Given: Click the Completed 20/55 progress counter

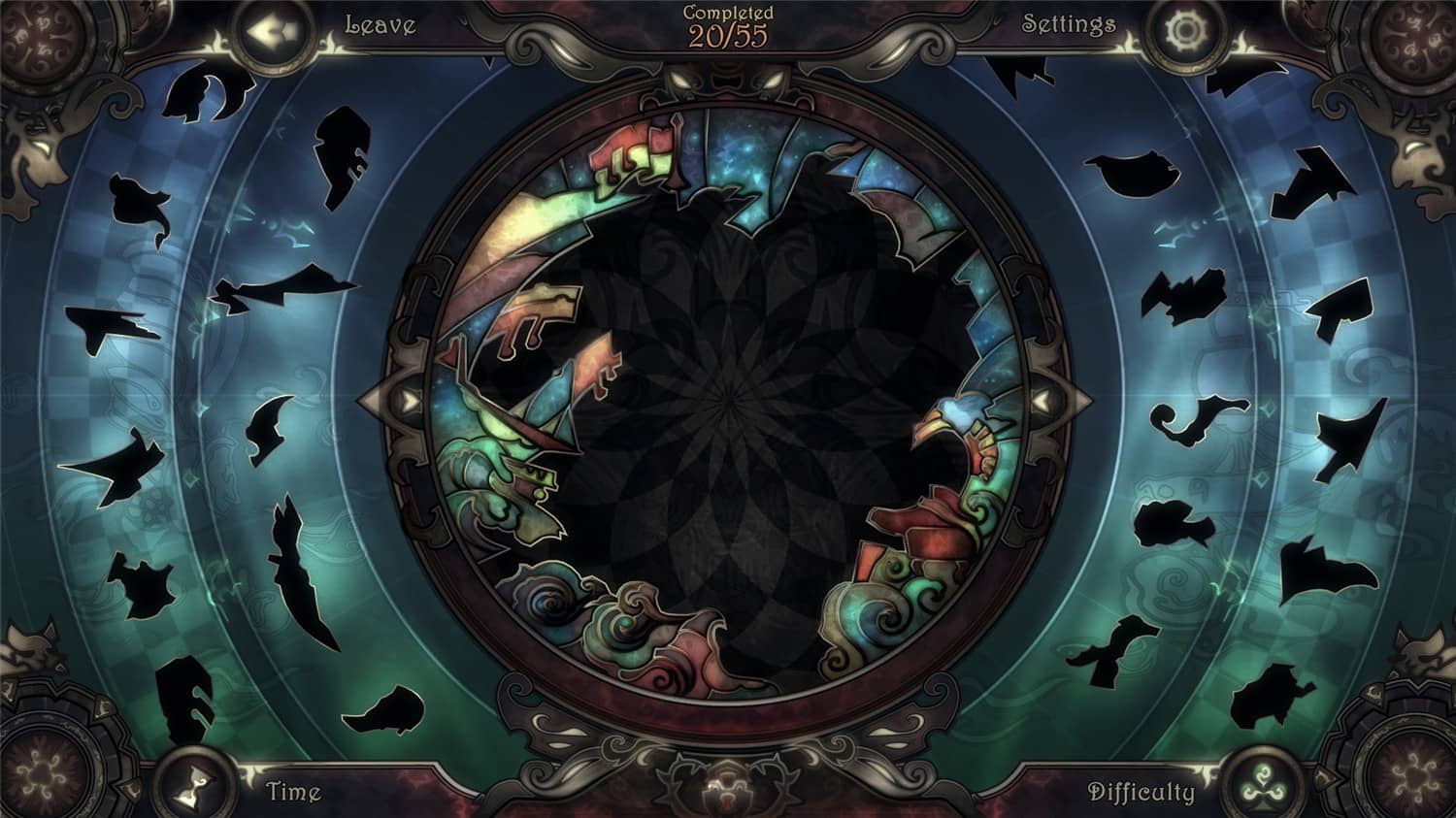Looking at the screenshot, I should [728, 24].
